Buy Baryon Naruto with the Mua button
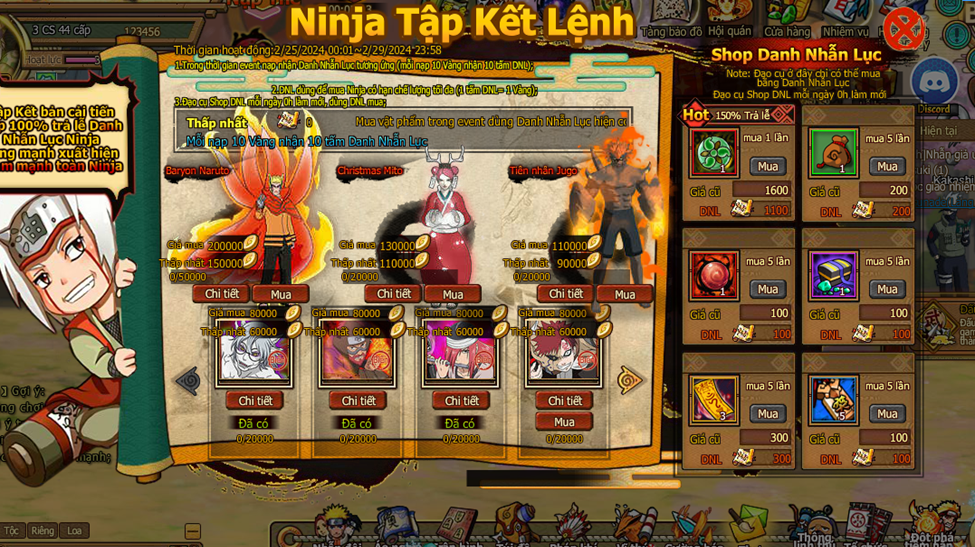Image resolution: width=975 pixels, height=547 pixels. click(x=280, y=294)
